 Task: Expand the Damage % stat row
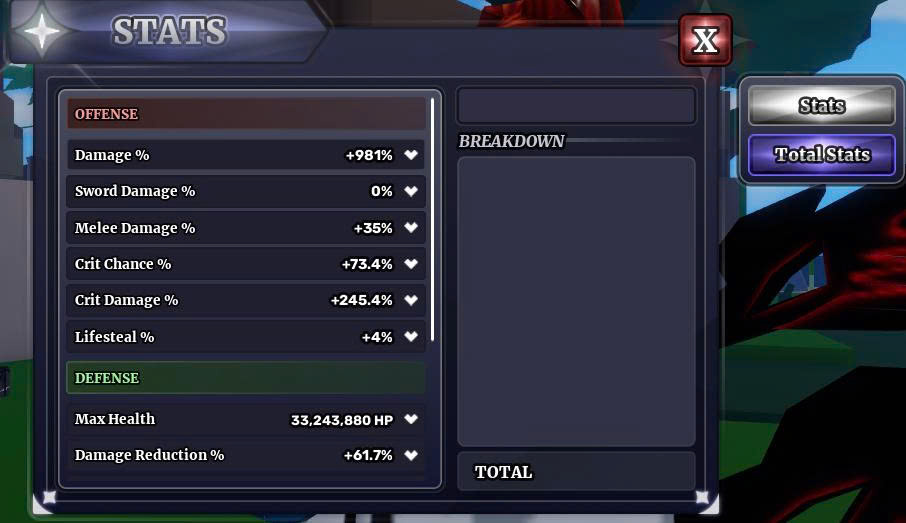(x=411, y=155)
